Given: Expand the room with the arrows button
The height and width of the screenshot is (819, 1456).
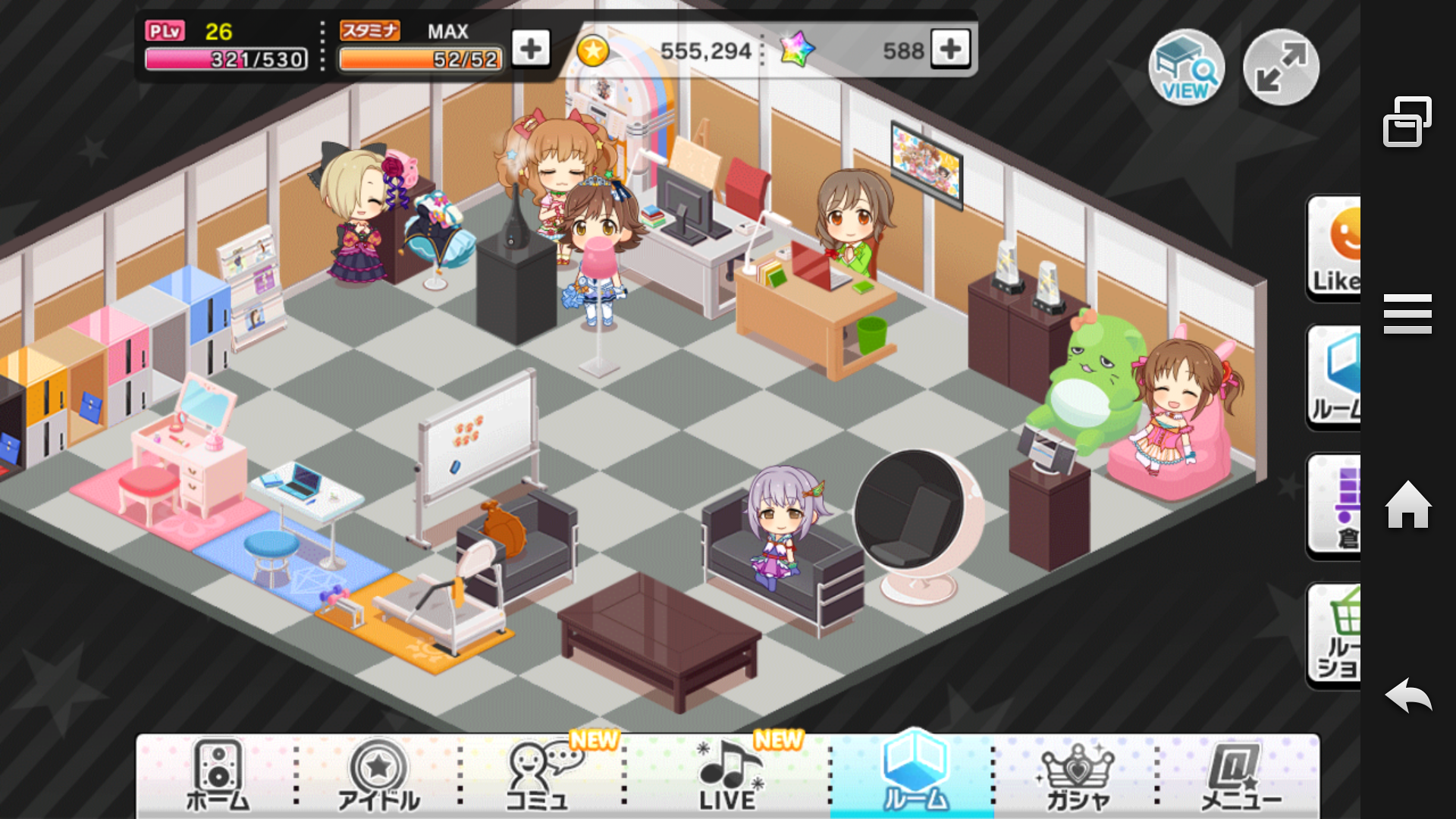Looking at the screenshot, I should (1281, 68).
